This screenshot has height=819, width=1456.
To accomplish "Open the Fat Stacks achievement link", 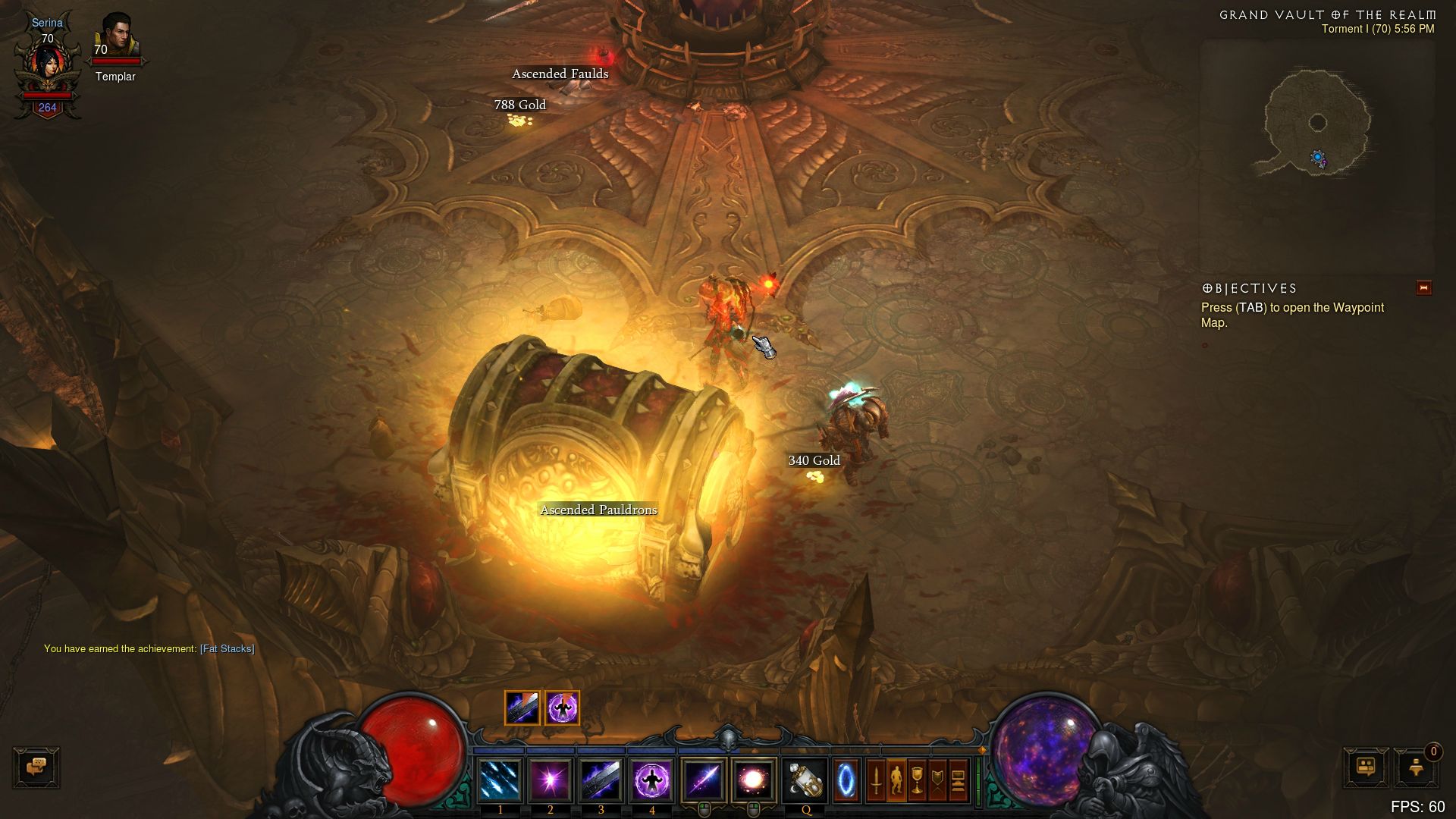I will (x=227, y=649).
